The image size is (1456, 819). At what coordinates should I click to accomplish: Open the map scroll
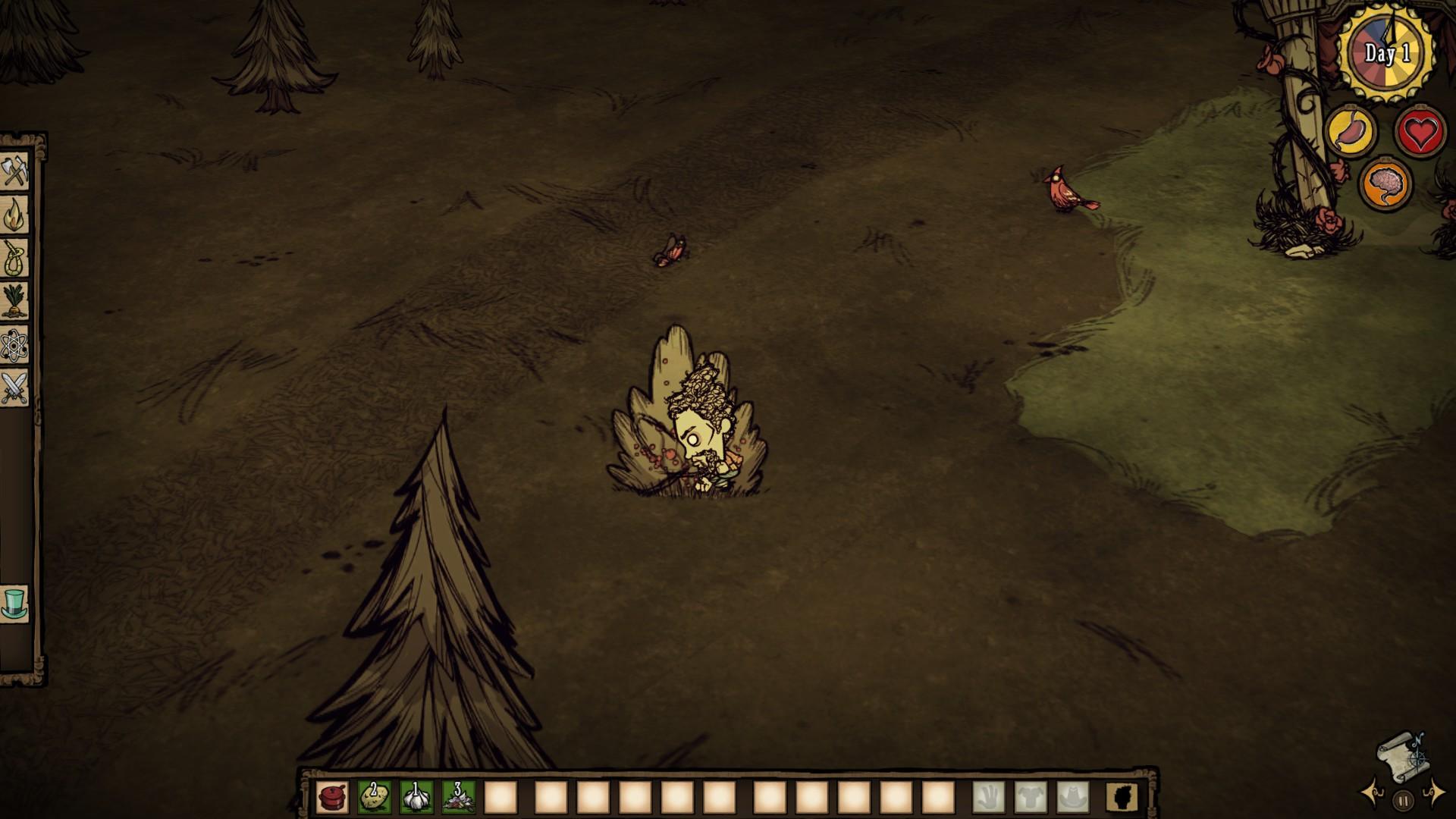point(1401,754)
